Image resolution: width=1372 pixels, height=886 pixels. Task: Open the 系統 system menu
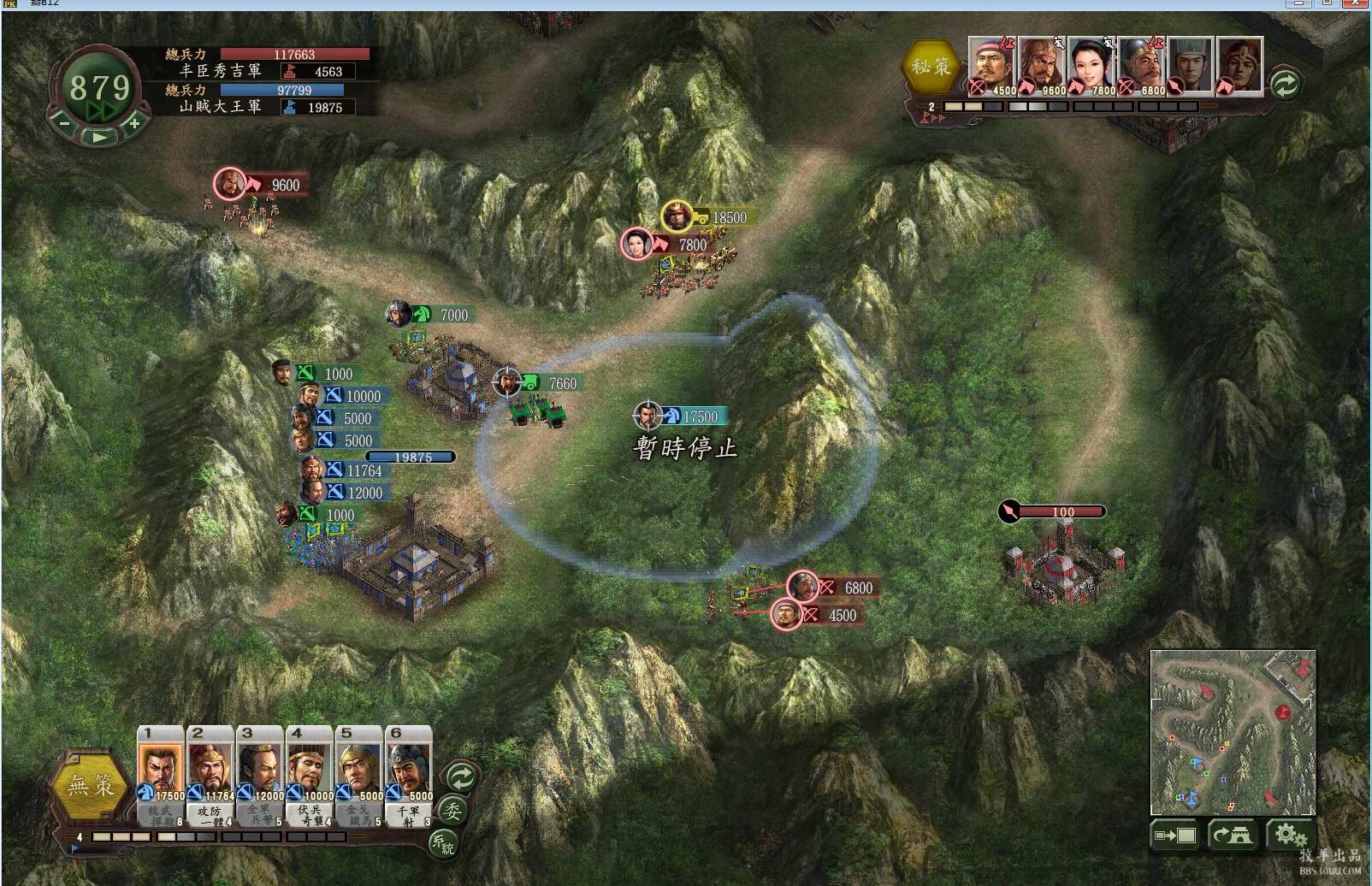[x=442, y=843]
